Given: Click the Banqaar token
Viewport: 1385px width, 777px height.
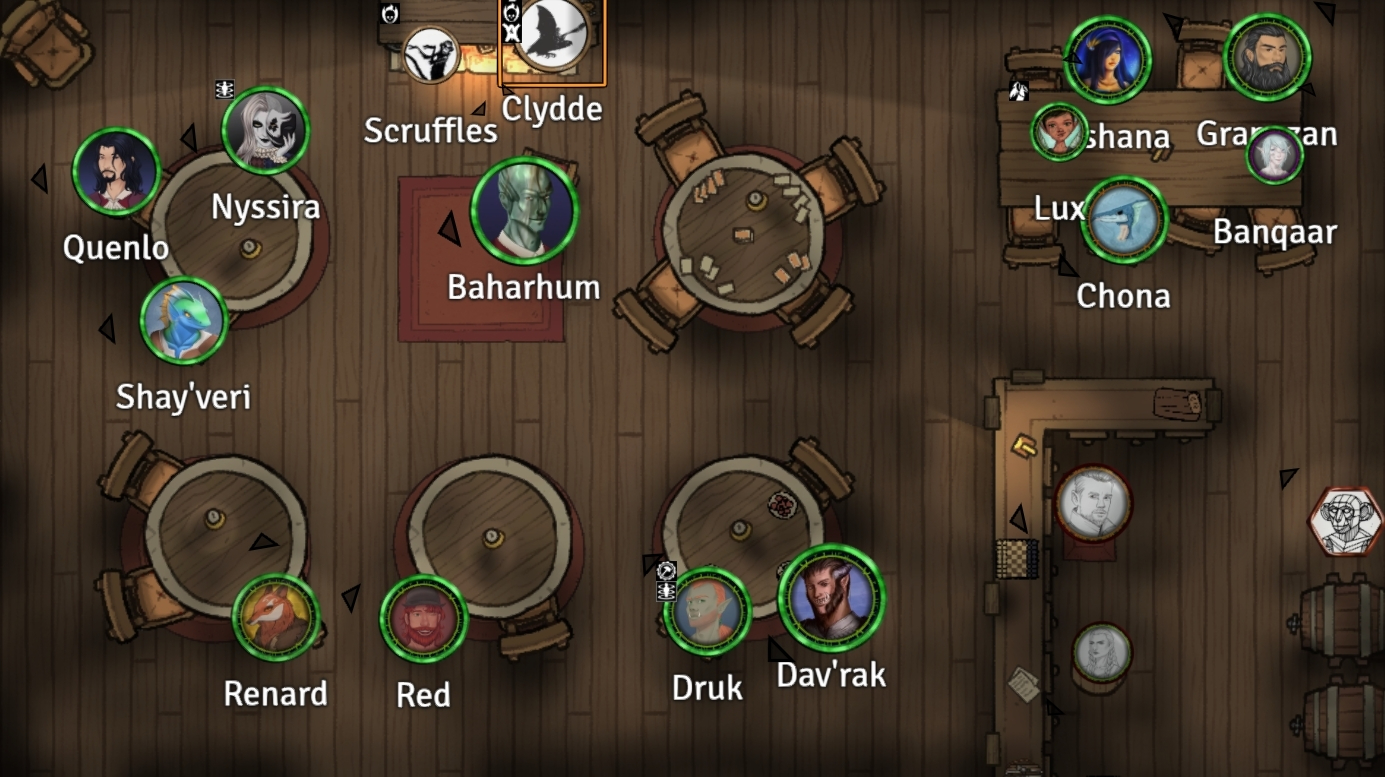Looking at the screenshot, I should tap(1274, 156).
